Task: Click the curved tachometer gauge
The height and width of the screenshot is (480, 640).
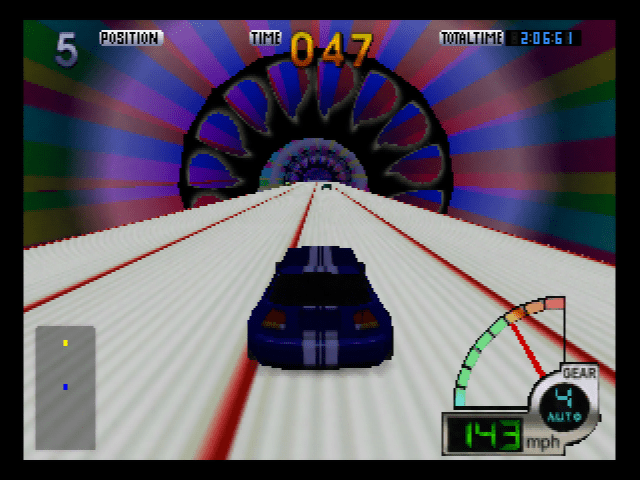Action: pyautogui.click(x=505, y=345)
